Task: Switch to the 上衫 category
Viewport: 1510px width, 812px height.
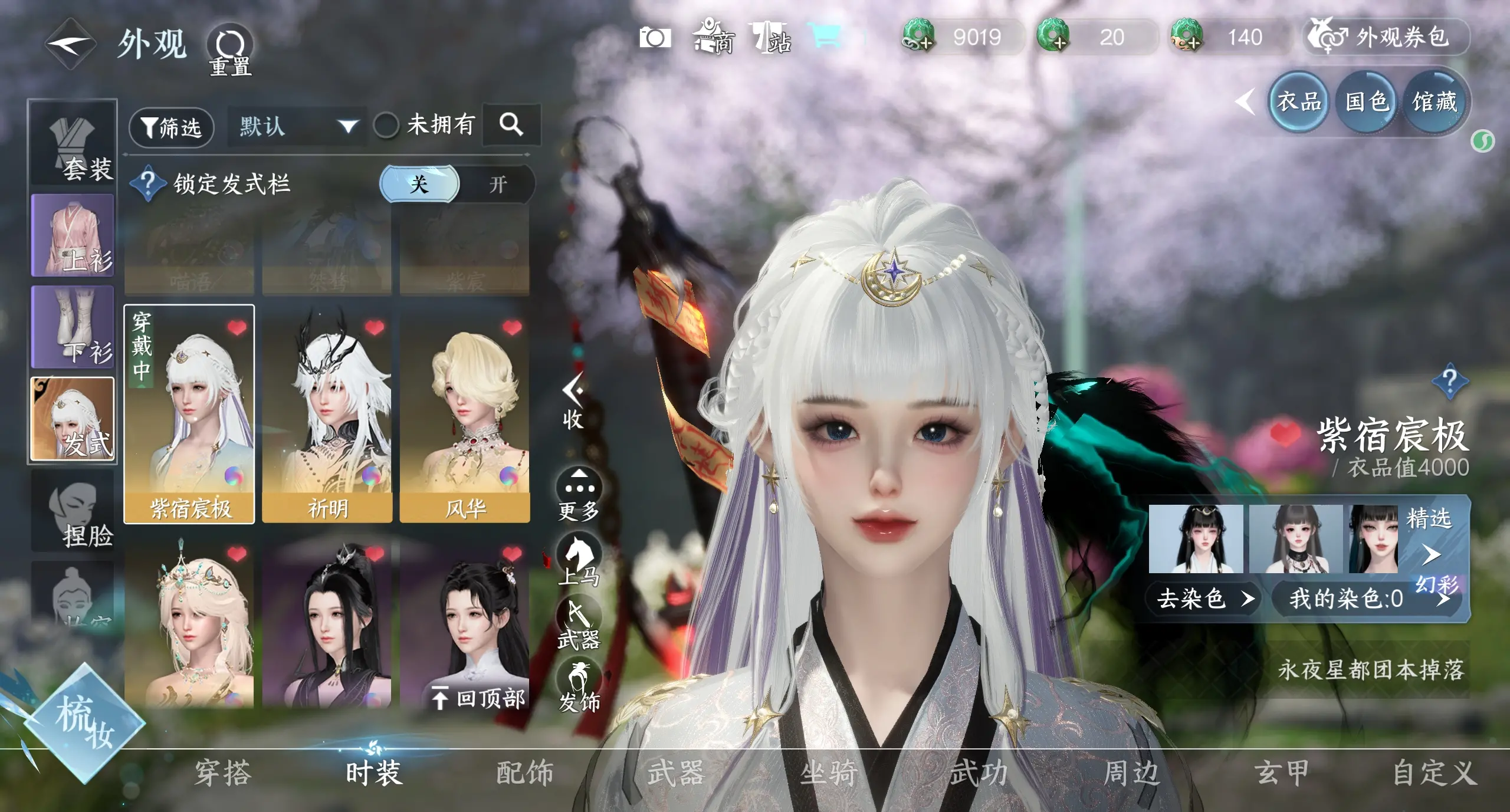Action: [73, 236]
